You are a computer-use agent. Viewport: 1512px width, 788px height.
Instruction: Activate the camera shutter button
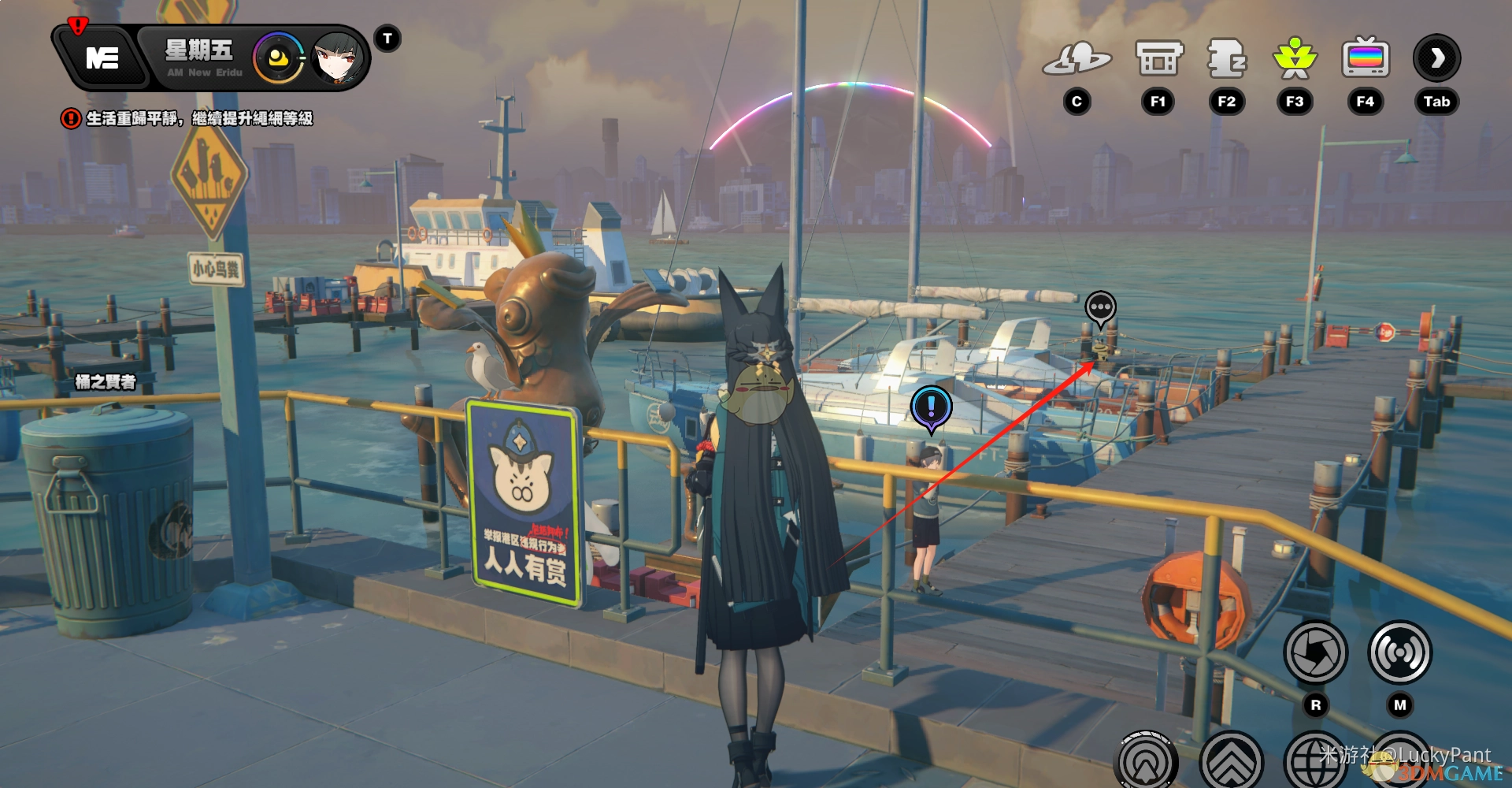(x=1315, y=652)
